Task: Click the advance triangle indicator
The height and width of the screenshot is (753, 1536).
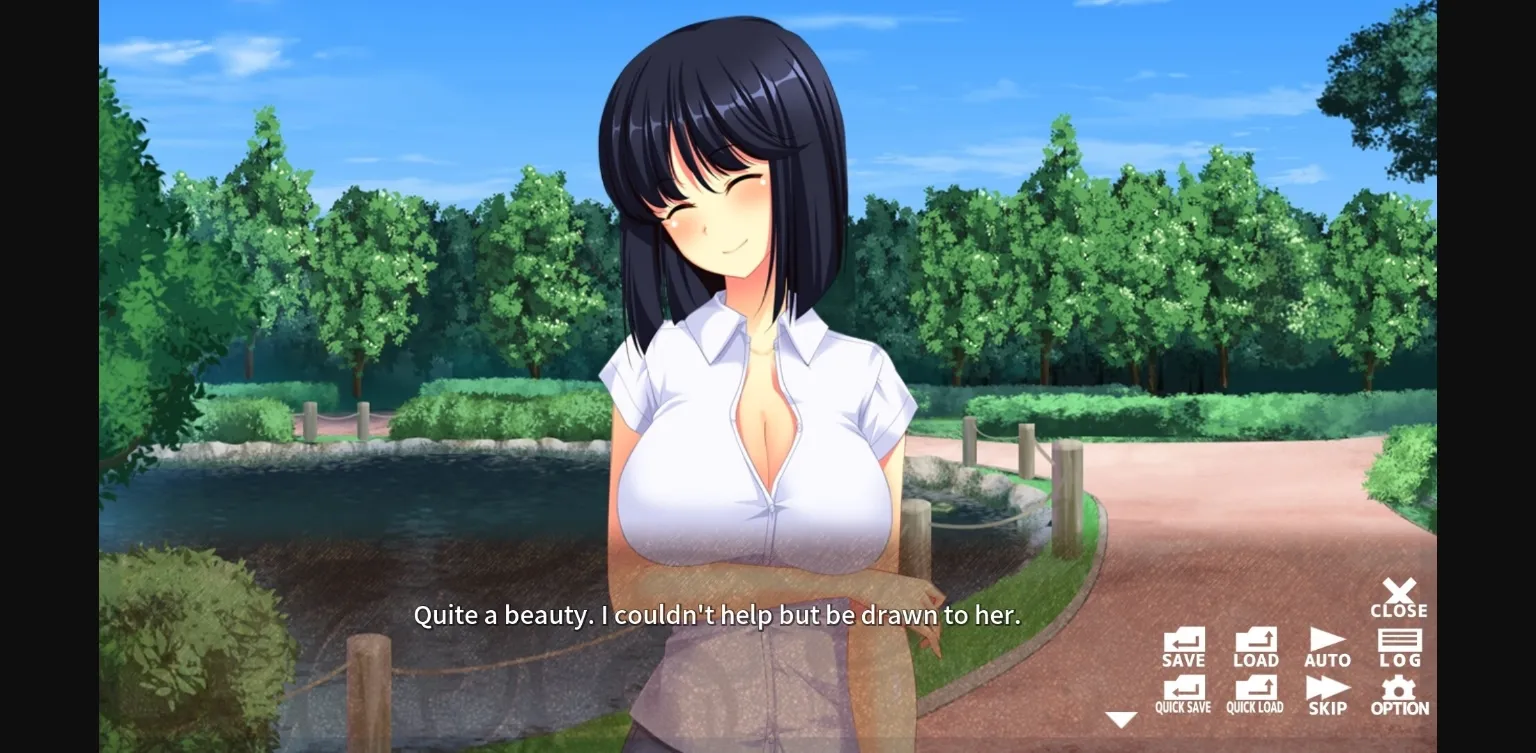Action: pyautogui.click(x=1122, y=719)
